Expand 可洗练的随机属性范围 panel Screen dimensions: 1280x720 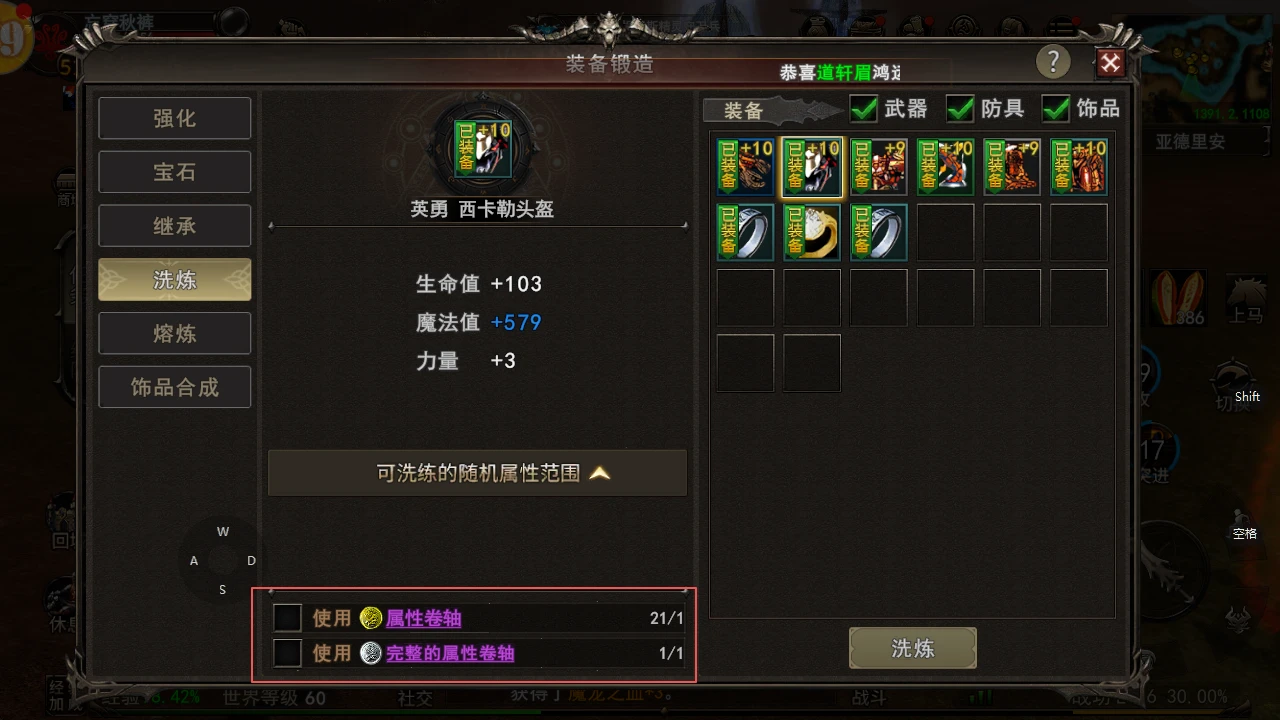coord(477,473)
